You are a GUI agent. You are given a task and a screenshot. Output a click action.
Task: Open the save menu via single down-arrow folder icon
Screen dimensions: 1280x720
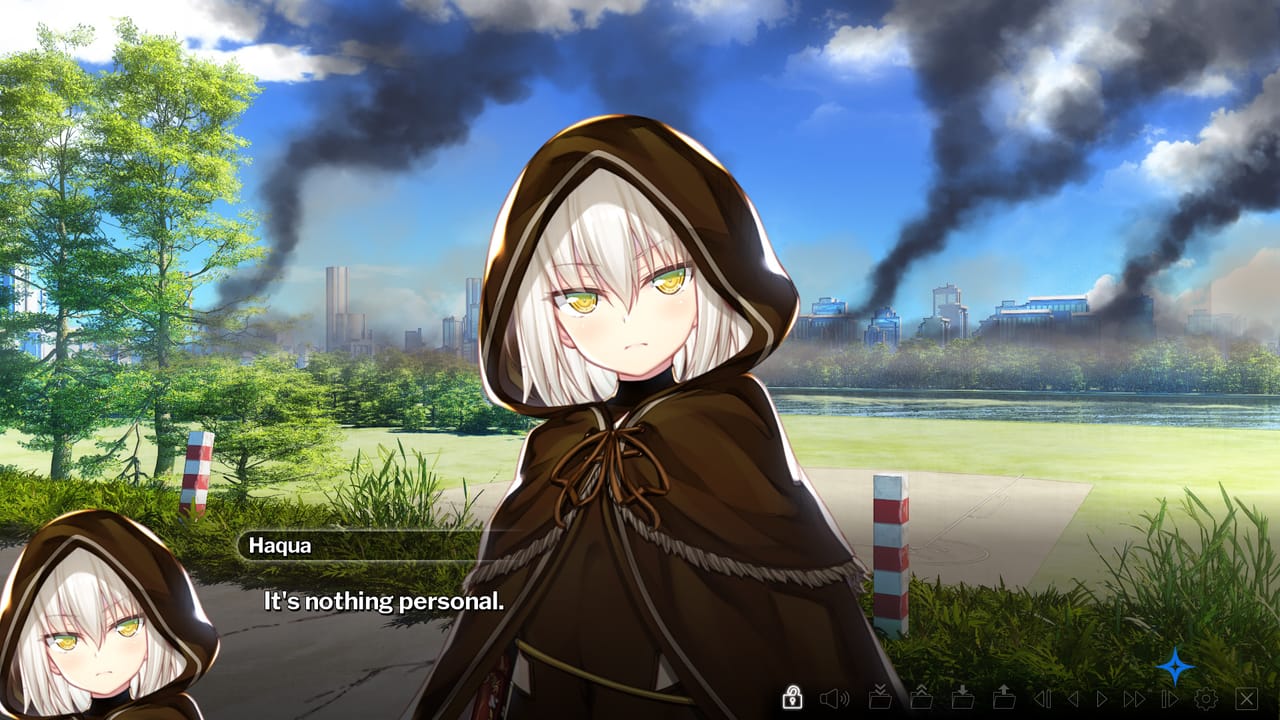[963, 700]
